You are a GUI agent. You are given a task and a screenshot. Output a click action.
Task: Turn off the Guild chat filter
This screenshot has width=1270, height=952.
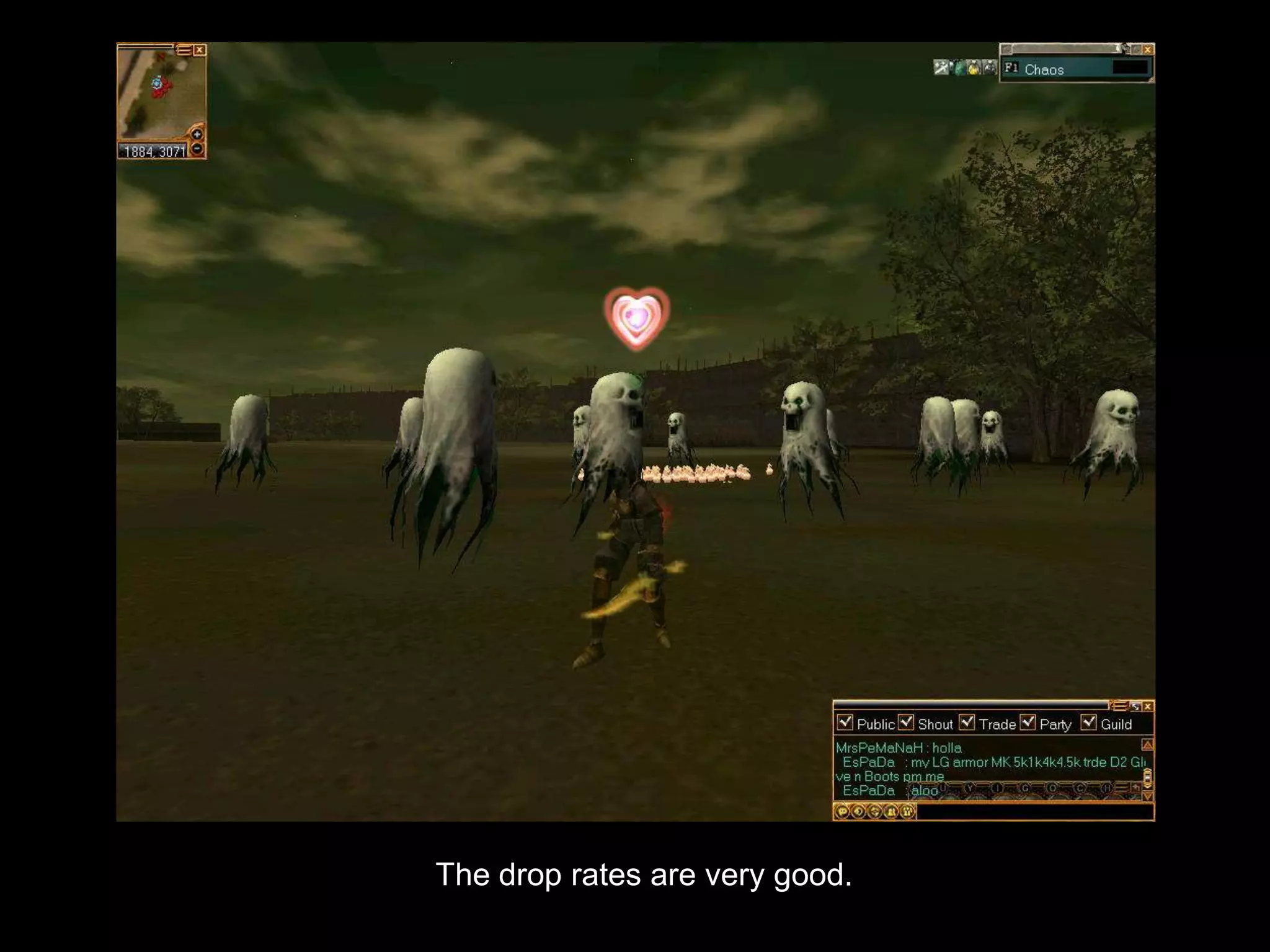[1088, 723]
